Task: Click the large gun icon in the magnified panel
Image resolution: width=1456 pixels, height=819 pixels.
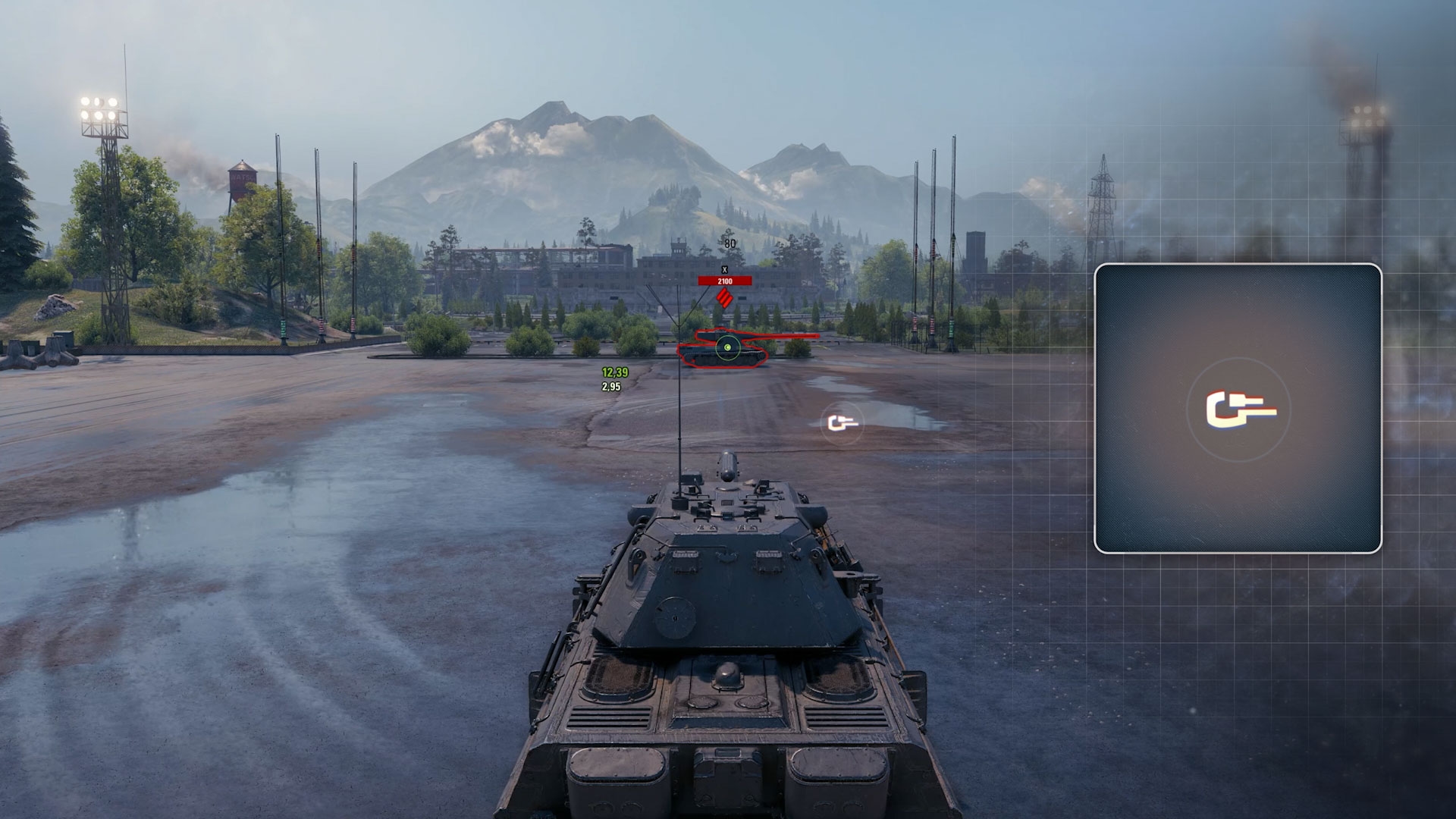Action: (1239, 410)
